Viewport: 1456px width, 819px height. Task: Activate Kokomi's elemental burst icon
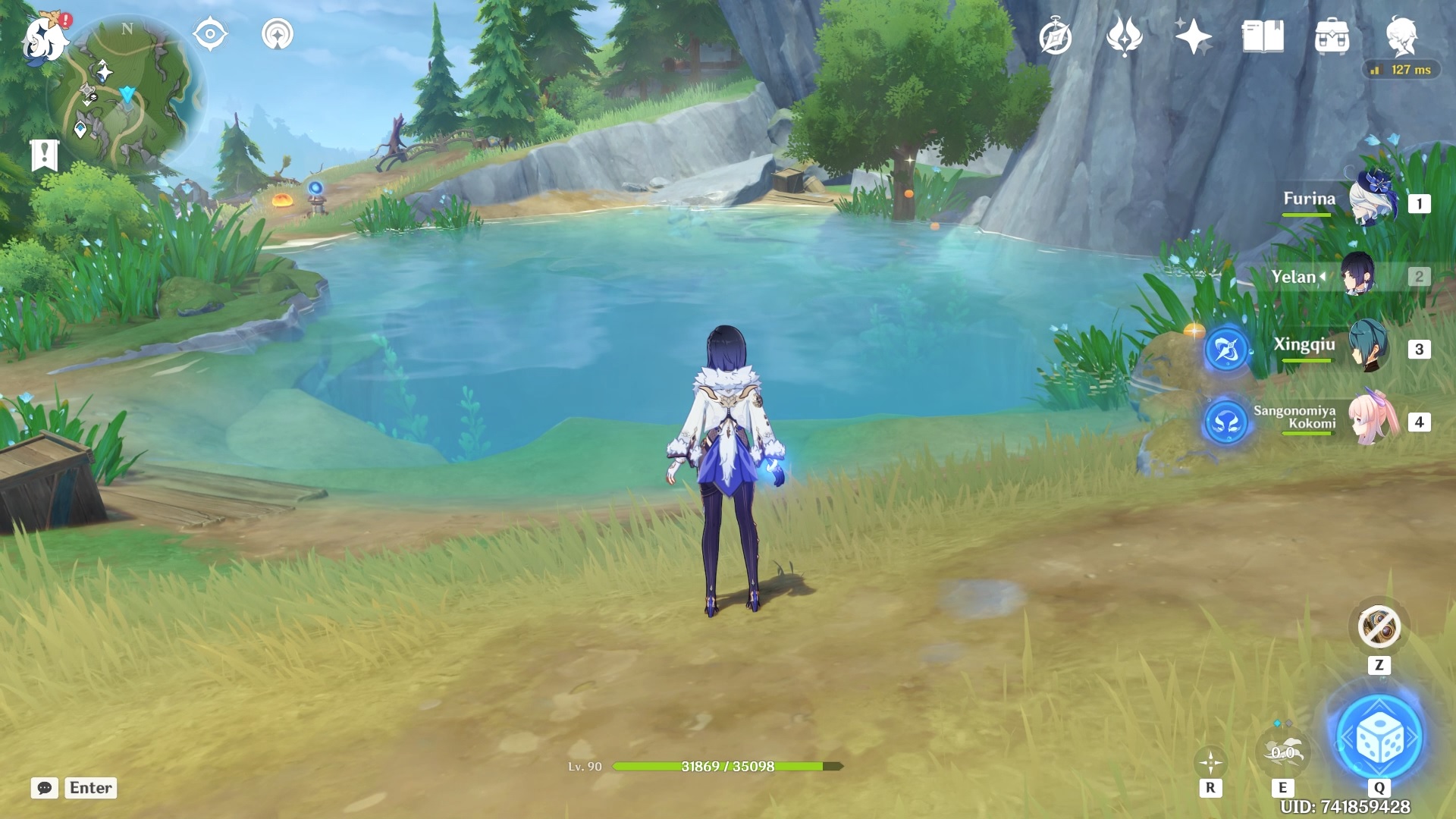(1225, 421)
